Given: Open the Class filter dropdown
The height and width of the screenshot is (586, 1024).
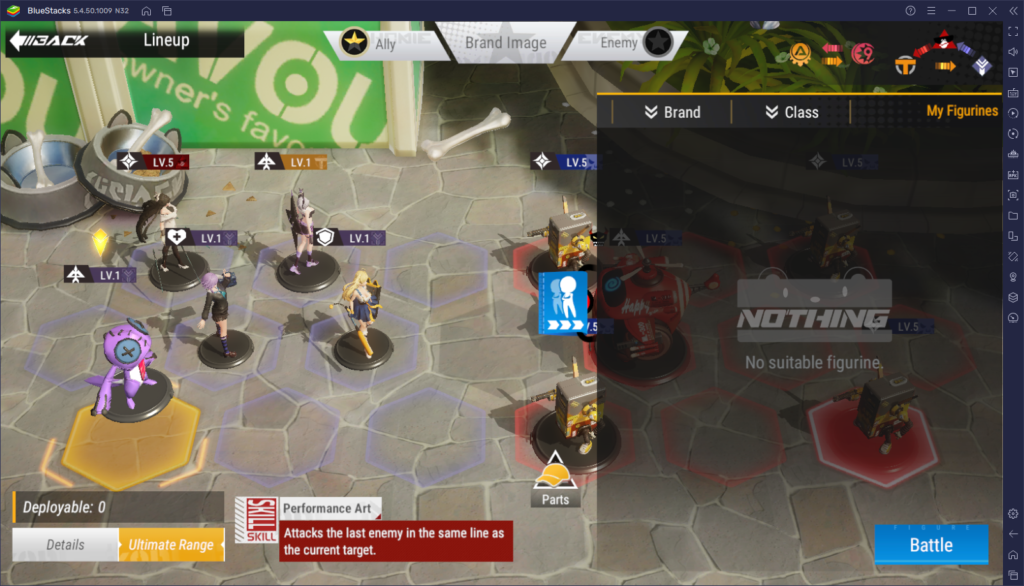Looking at the screenshot, I should [x=791, y=112].
